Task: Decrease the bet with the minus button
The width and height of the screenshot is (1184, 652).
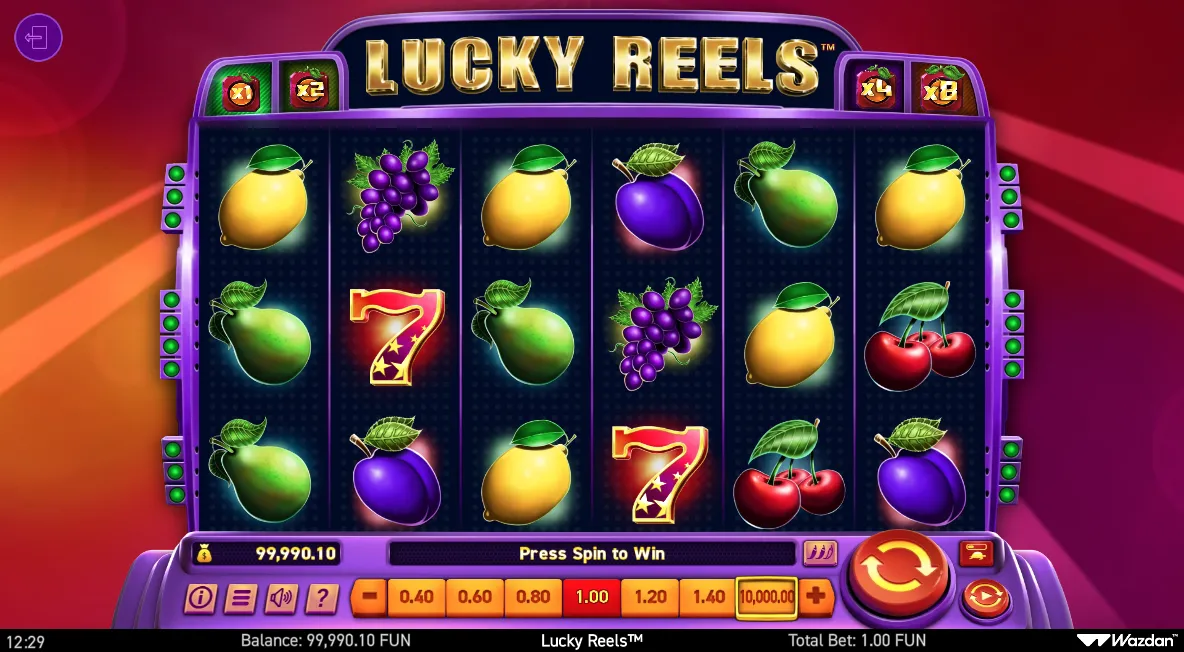Action: click(x=369, y=597)
